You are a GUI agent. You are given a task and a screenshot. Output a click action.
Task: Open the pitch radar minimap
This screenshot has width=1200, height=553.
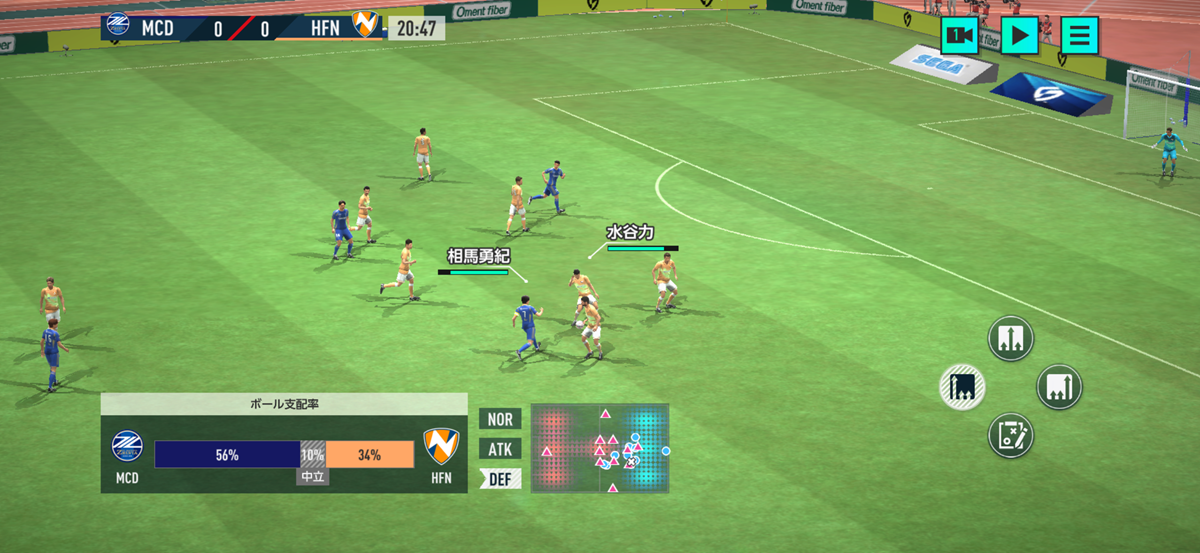coord(600,448)
